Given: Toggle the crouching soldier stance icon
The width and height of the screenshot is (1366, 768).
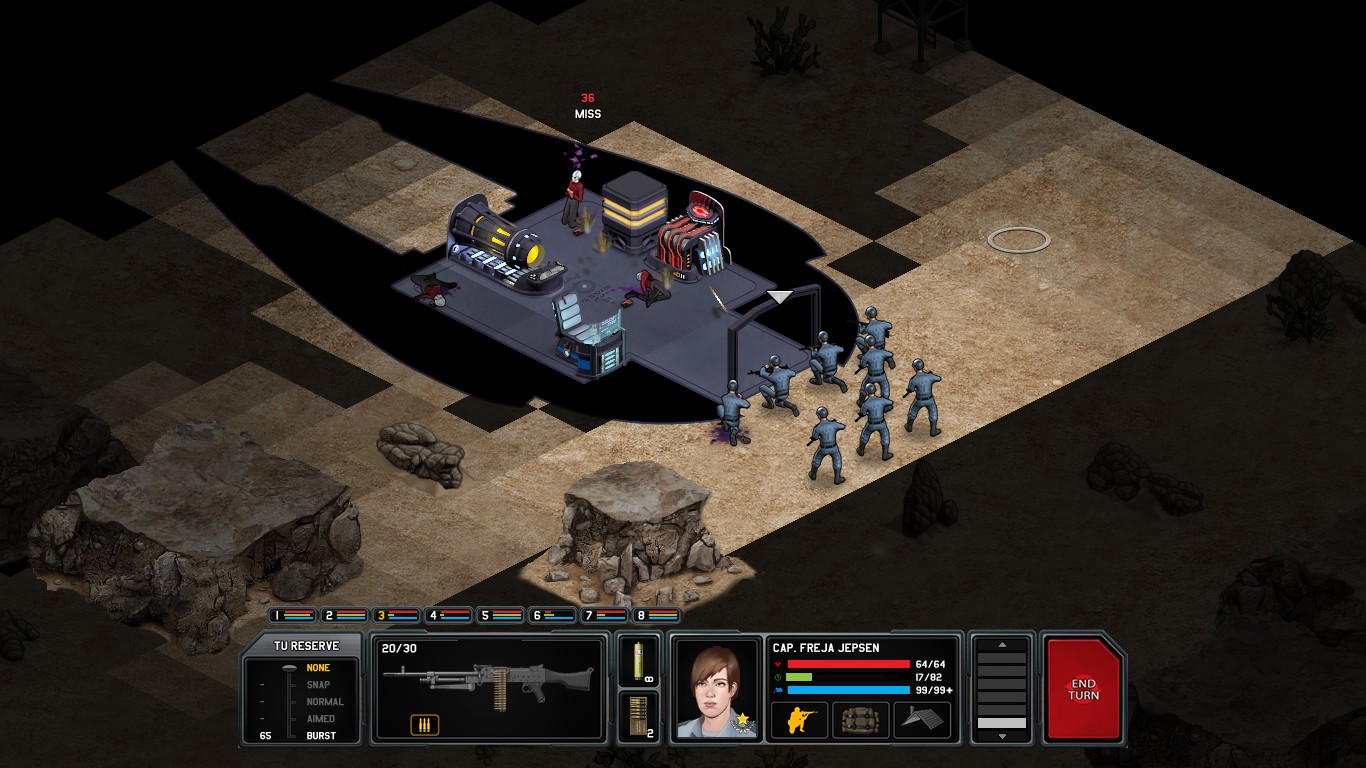Looking at the screenshot, I should click(x=799, y=719).
